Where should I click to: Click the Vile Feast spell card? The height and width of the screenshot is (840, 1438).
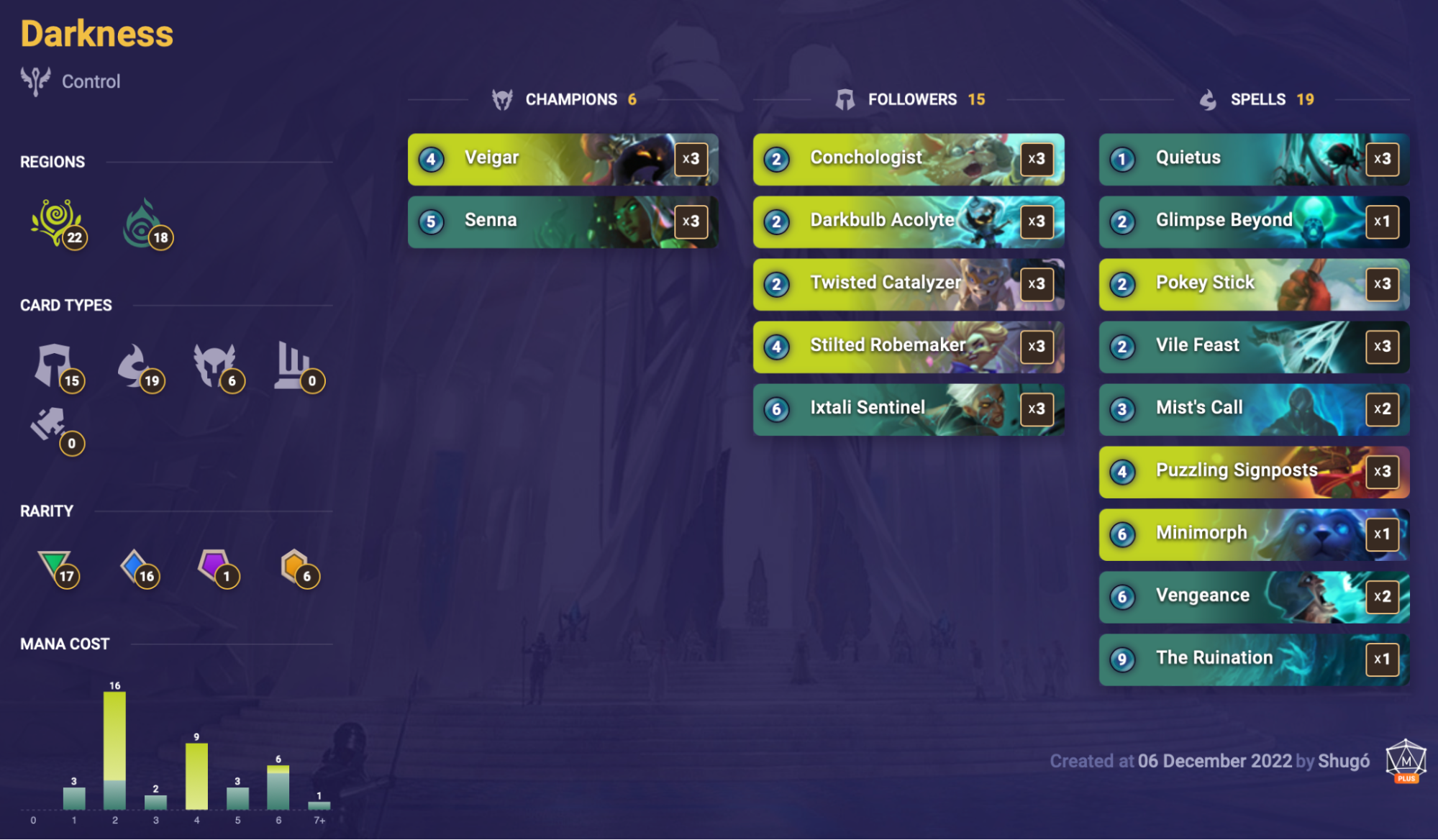click(x=1253, y=347)
